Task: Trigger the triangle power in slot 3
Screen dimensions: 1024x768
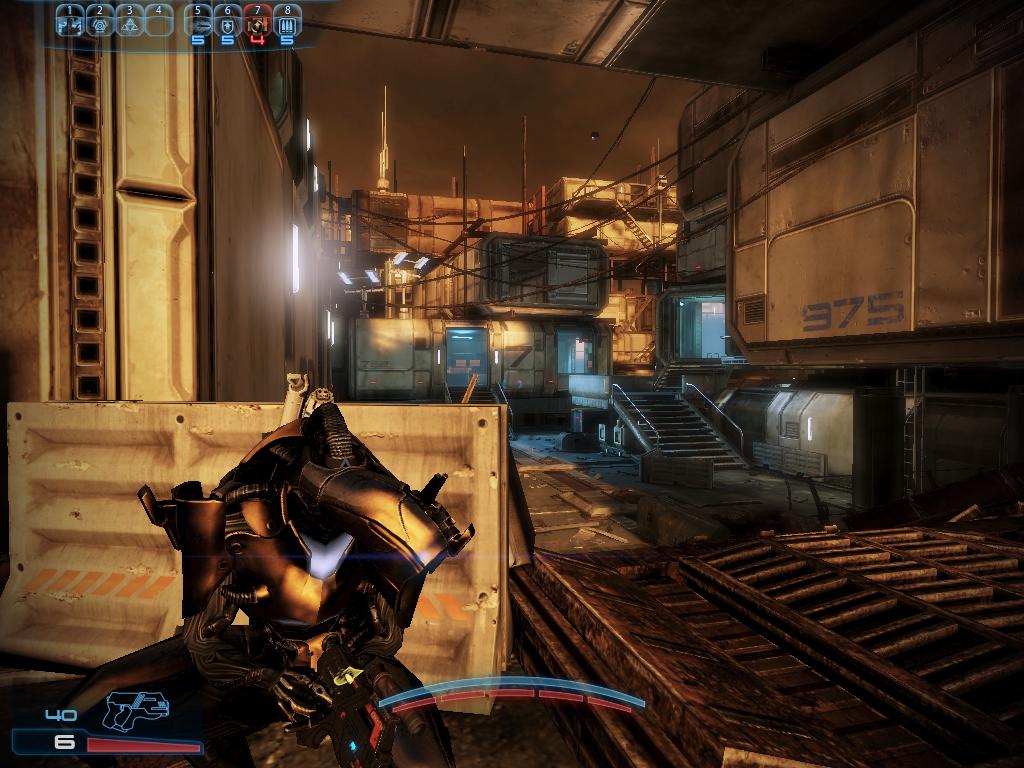Action: 128,24
